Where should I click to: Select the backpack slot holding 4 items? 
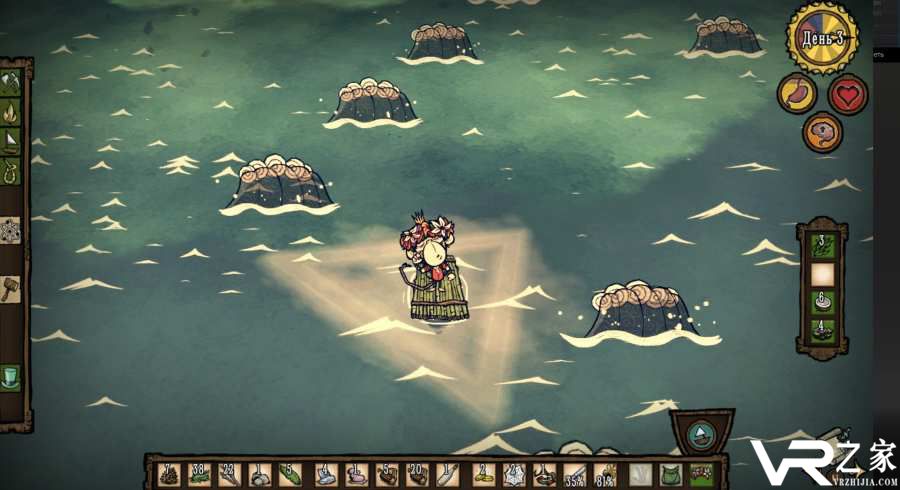point(822,330)
